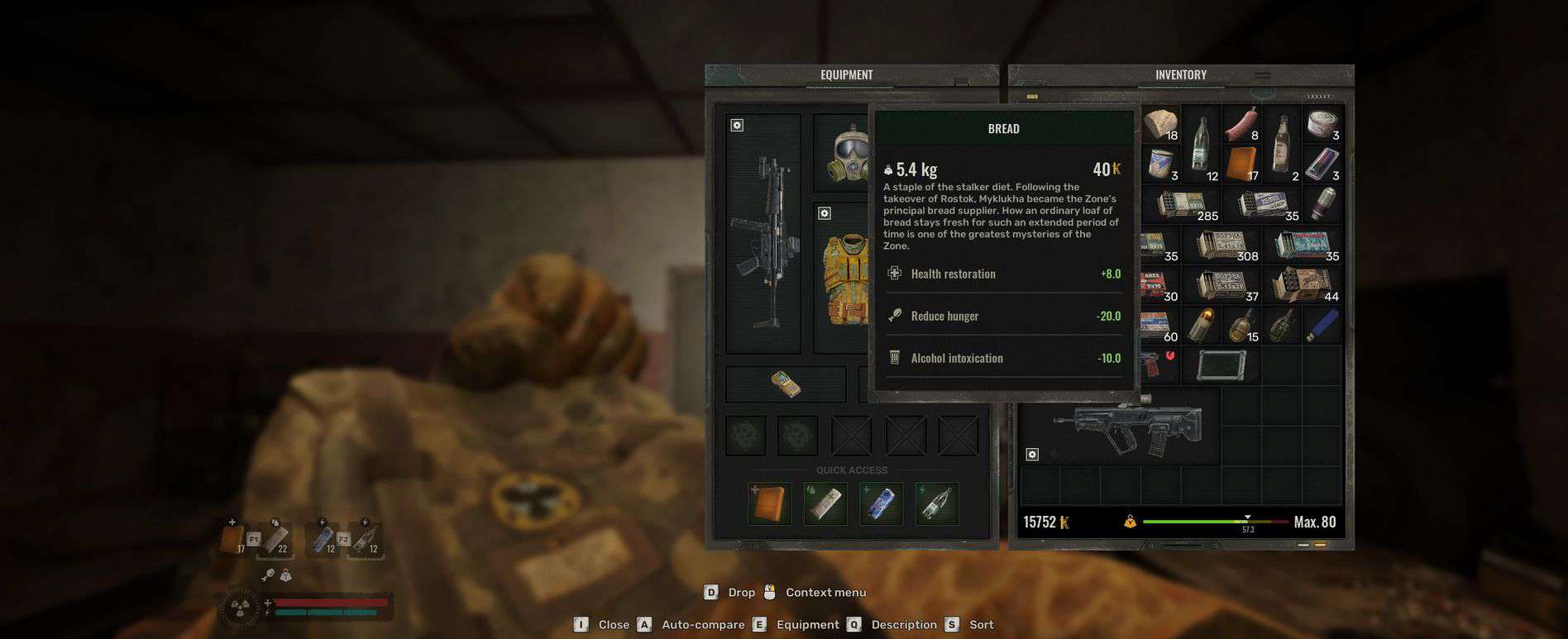Screen dimensions: 1568x639
Task: Use the bandage quick access slot
Action: click(825, 504)
